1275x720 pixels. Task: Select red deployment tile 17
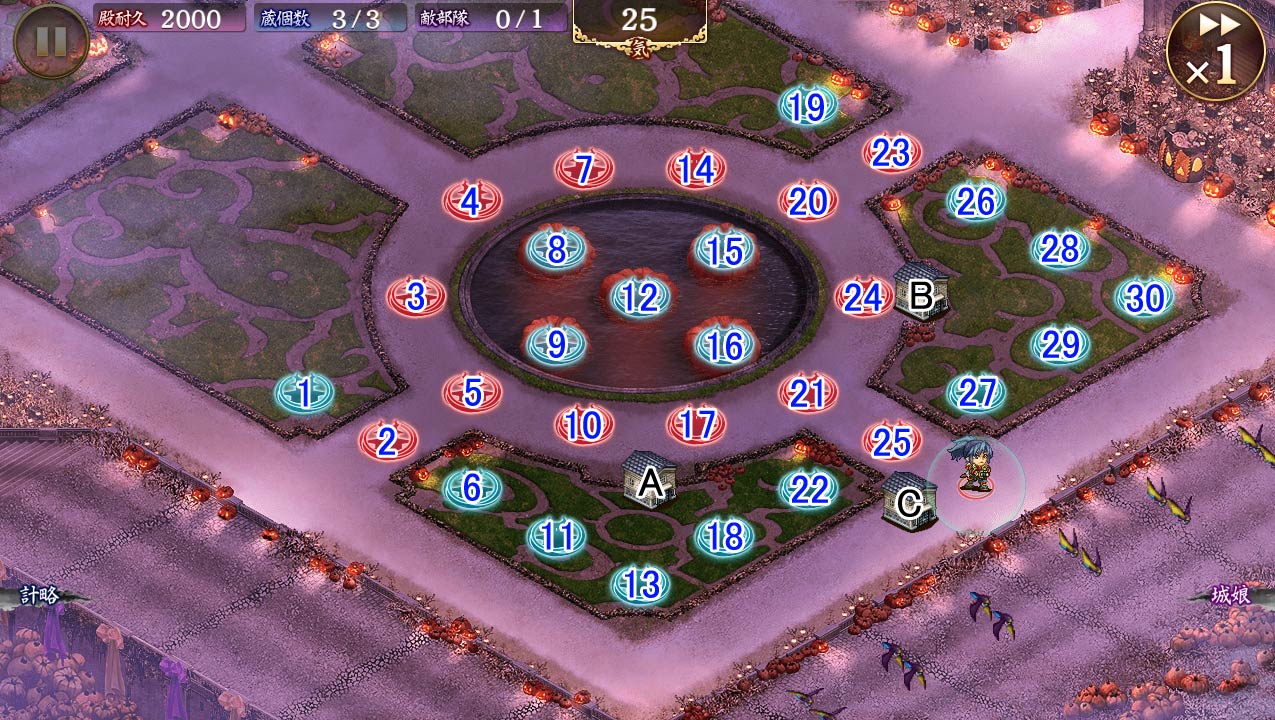coord(696,425)
